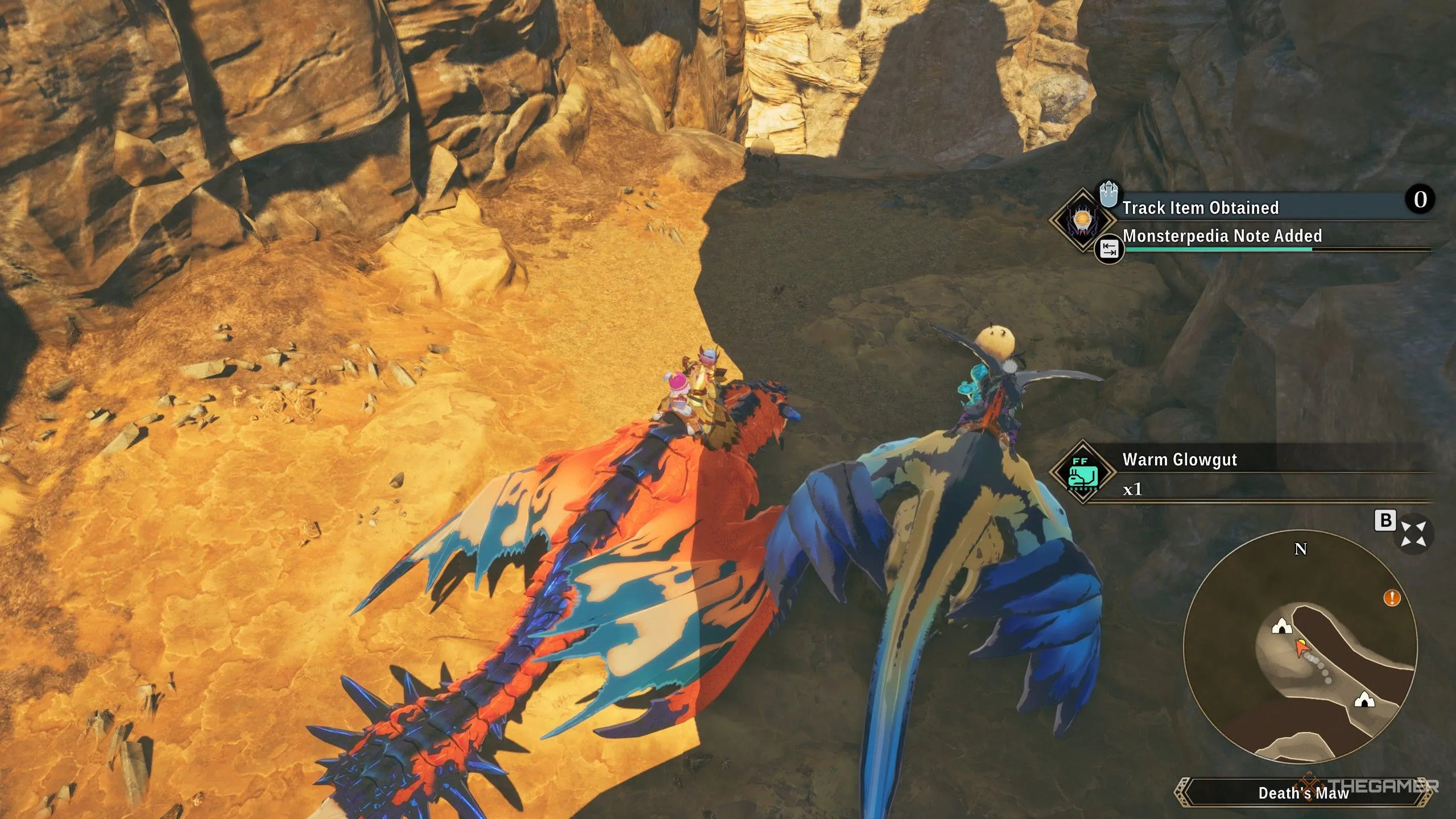Open the Track Item Obtained notification
Image resolution: width=1456 pixels, height=819 pixels.
[1200, 208]
